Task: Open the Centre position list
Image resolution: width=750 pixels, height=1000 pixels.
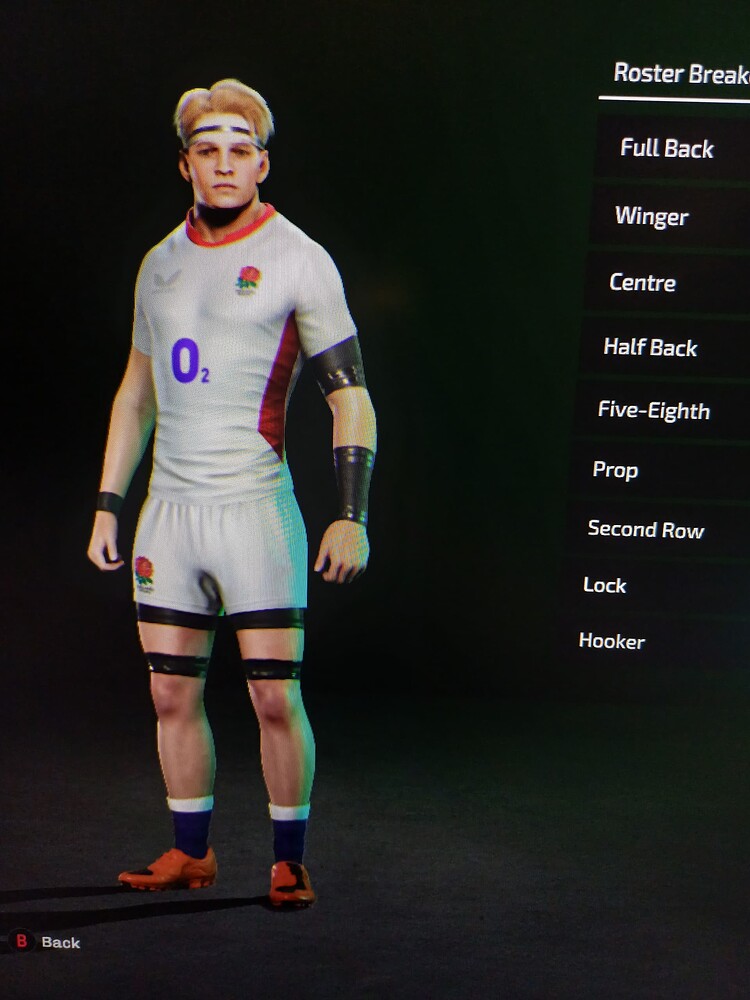Action: (643, 283)
